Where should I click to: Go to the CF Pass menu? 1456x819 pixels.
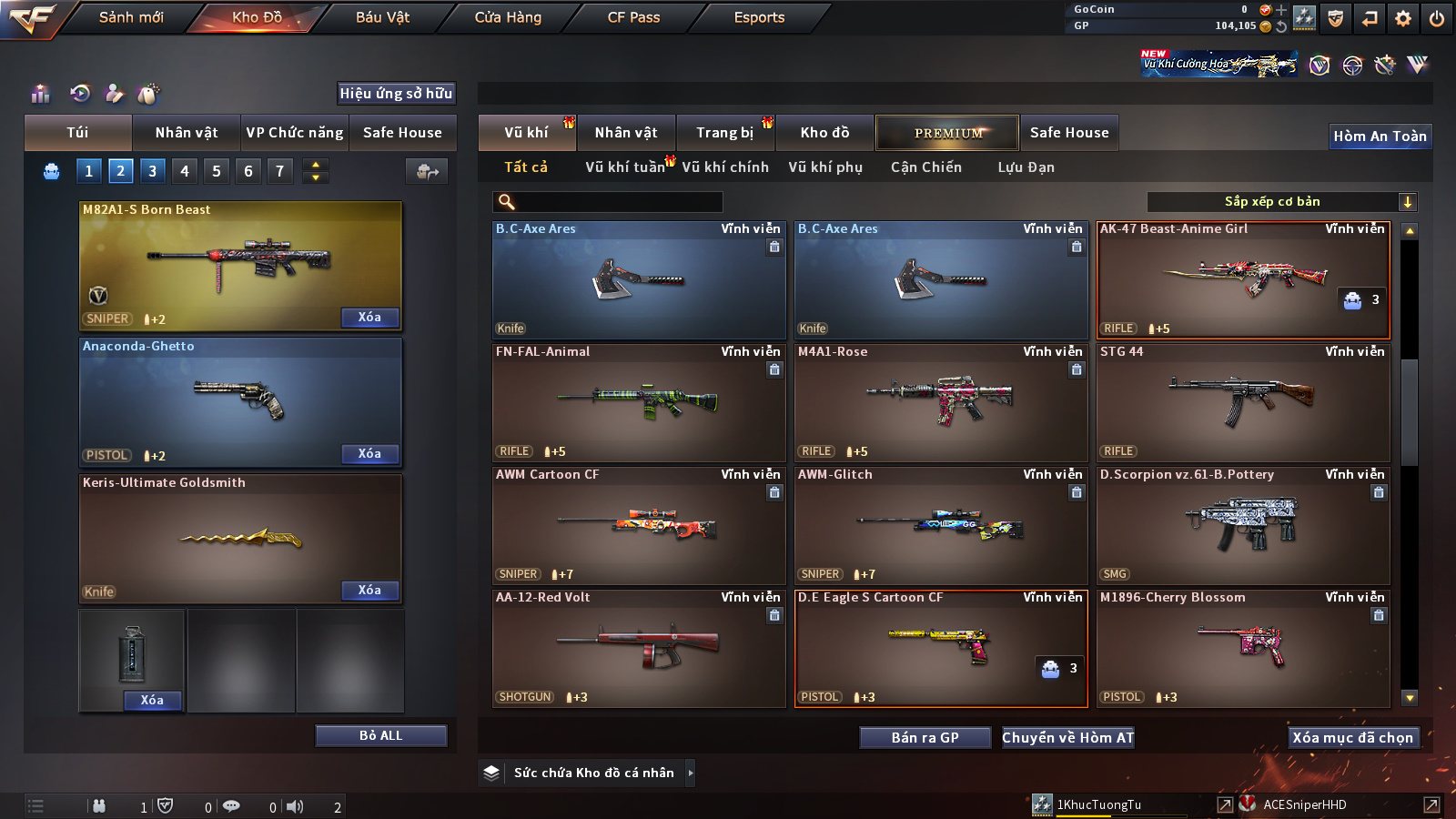(633, 17)
